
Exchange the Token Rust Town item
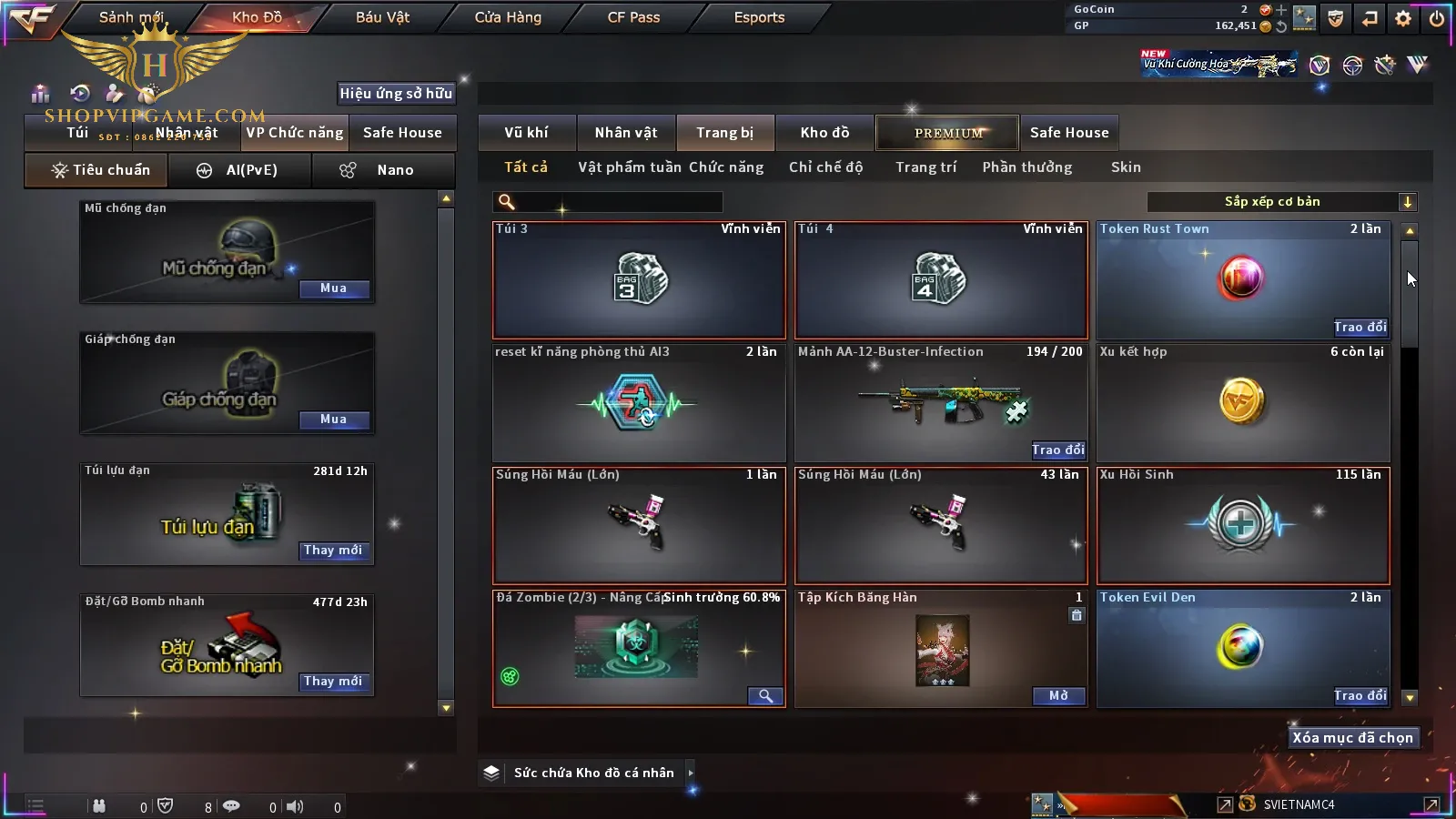click(x=1360, y=328)
